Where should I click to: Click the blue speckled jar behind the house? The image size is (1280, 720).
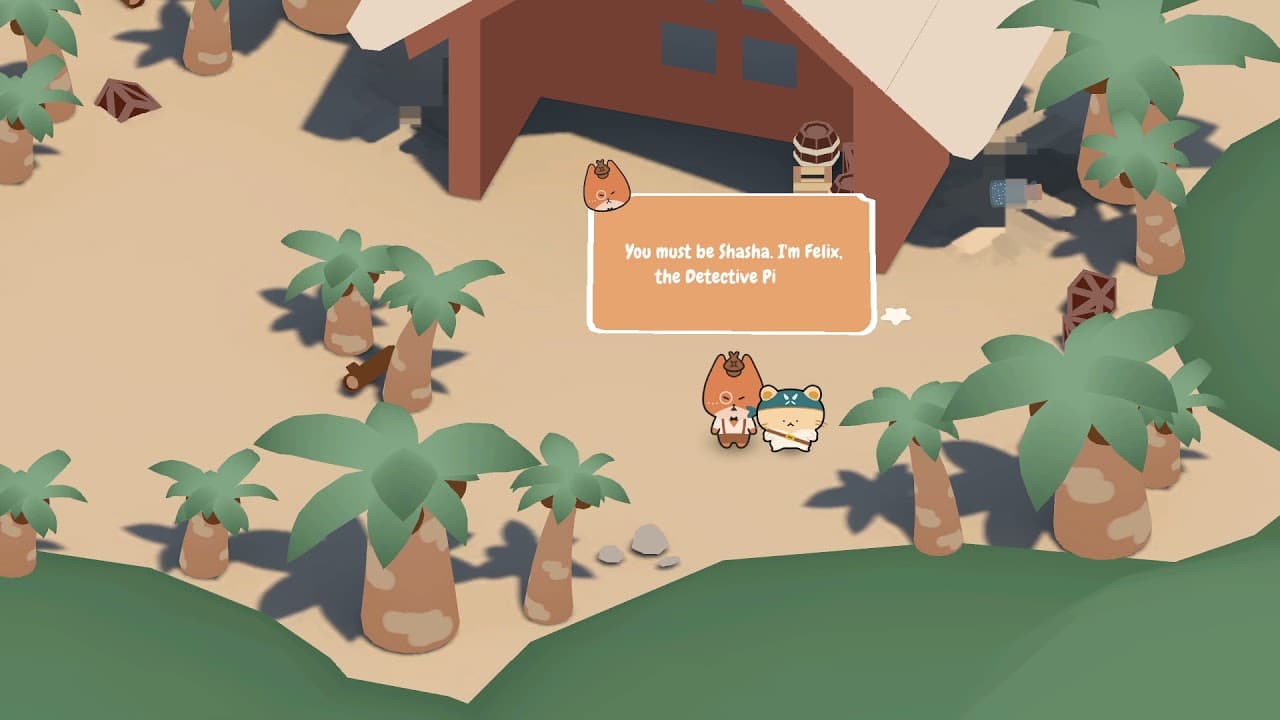[x=1000, y=190]
